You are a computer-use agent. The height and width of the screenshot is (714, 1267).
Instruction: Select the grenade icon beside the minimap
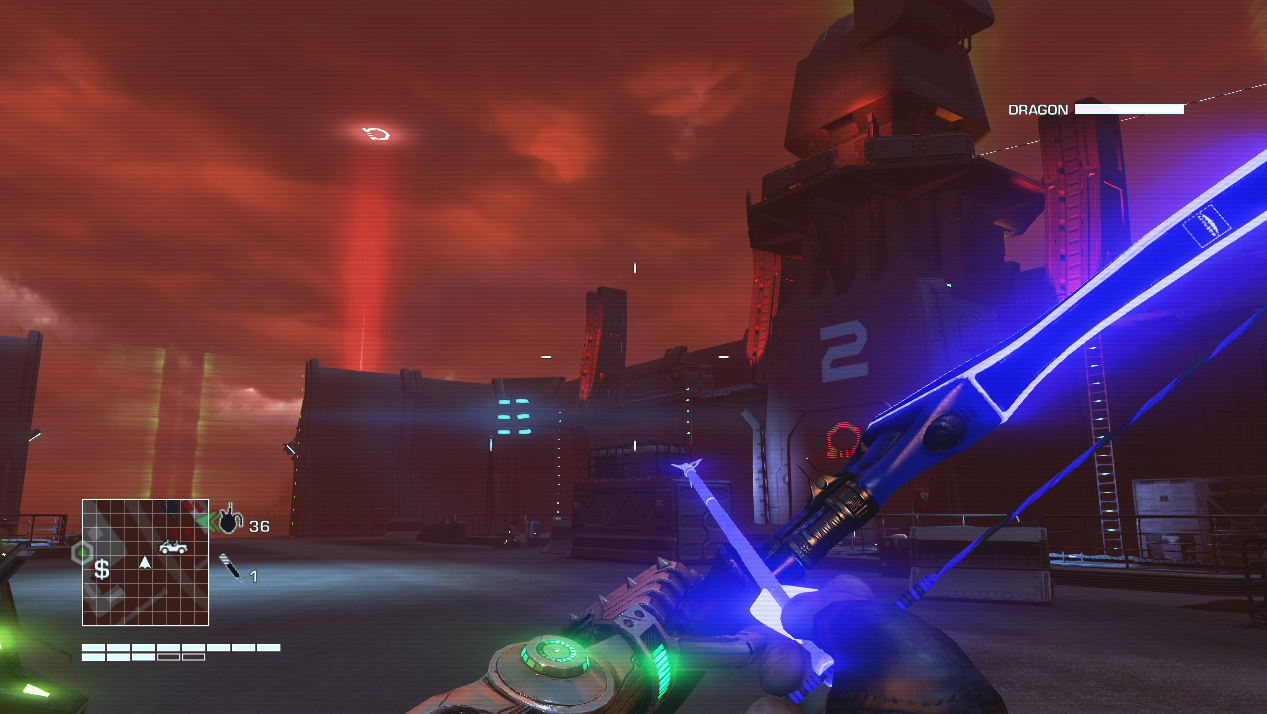[230, 519]
